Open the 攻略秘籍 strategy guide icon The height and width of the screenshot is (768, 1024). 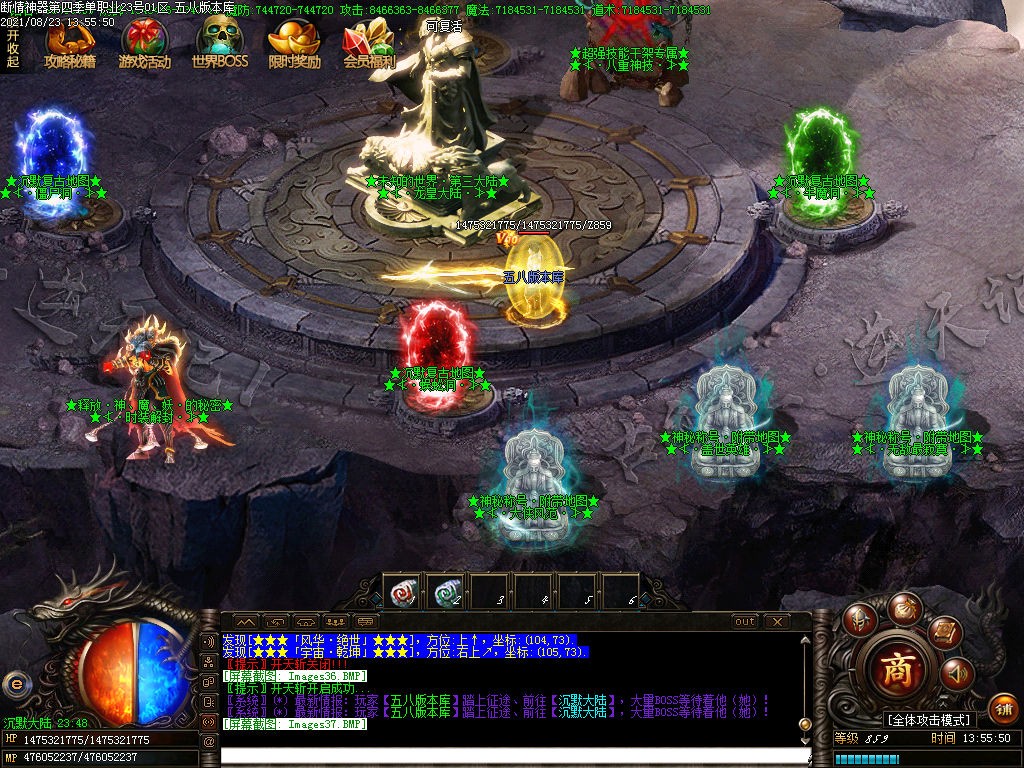[x=69, y=43]
